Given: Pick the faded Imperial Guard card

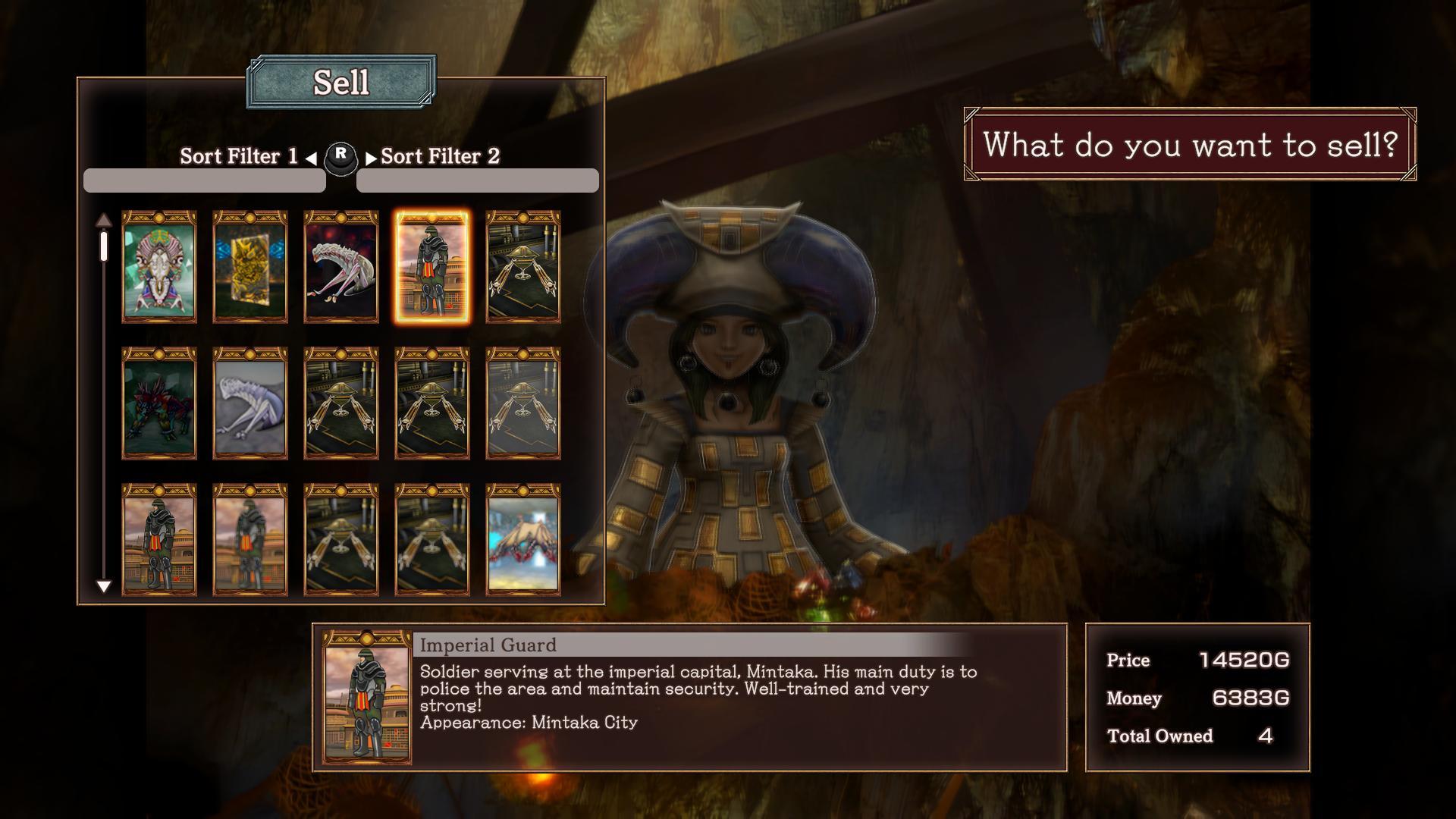Looking at the screenshot, I should click(250, 540).
